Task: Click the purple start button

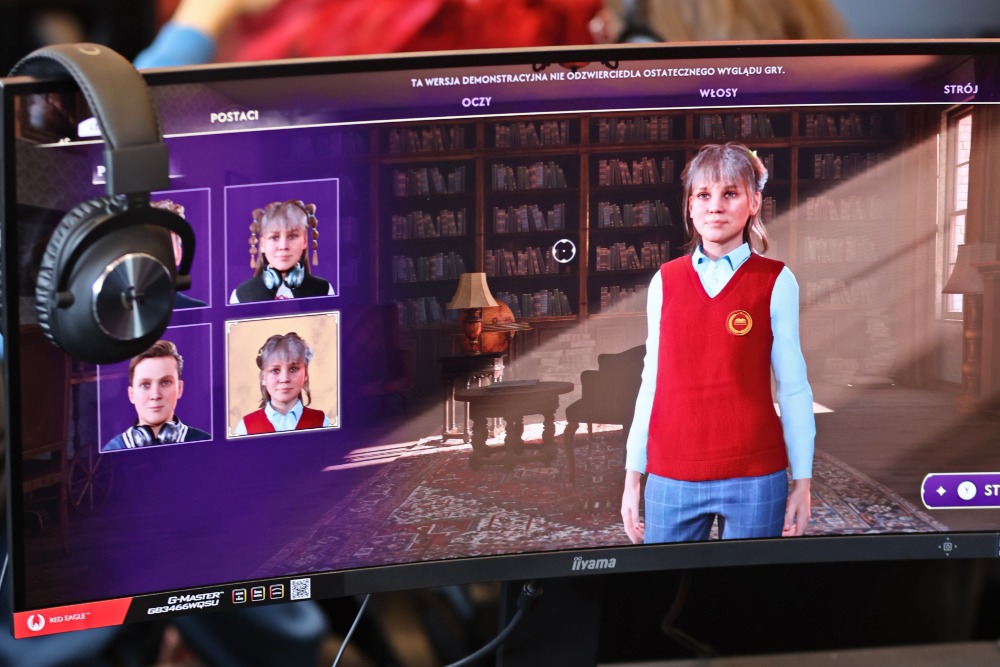Action: click(964, 490)
